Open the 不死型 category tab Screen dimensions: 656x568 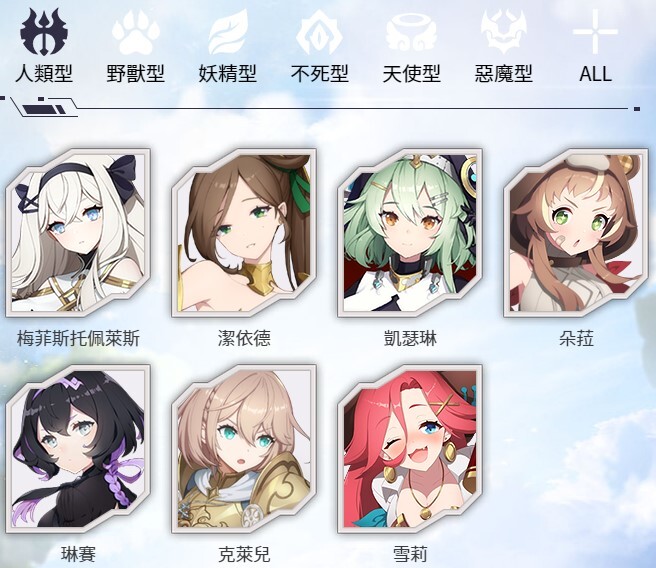[x=319, y=45]
